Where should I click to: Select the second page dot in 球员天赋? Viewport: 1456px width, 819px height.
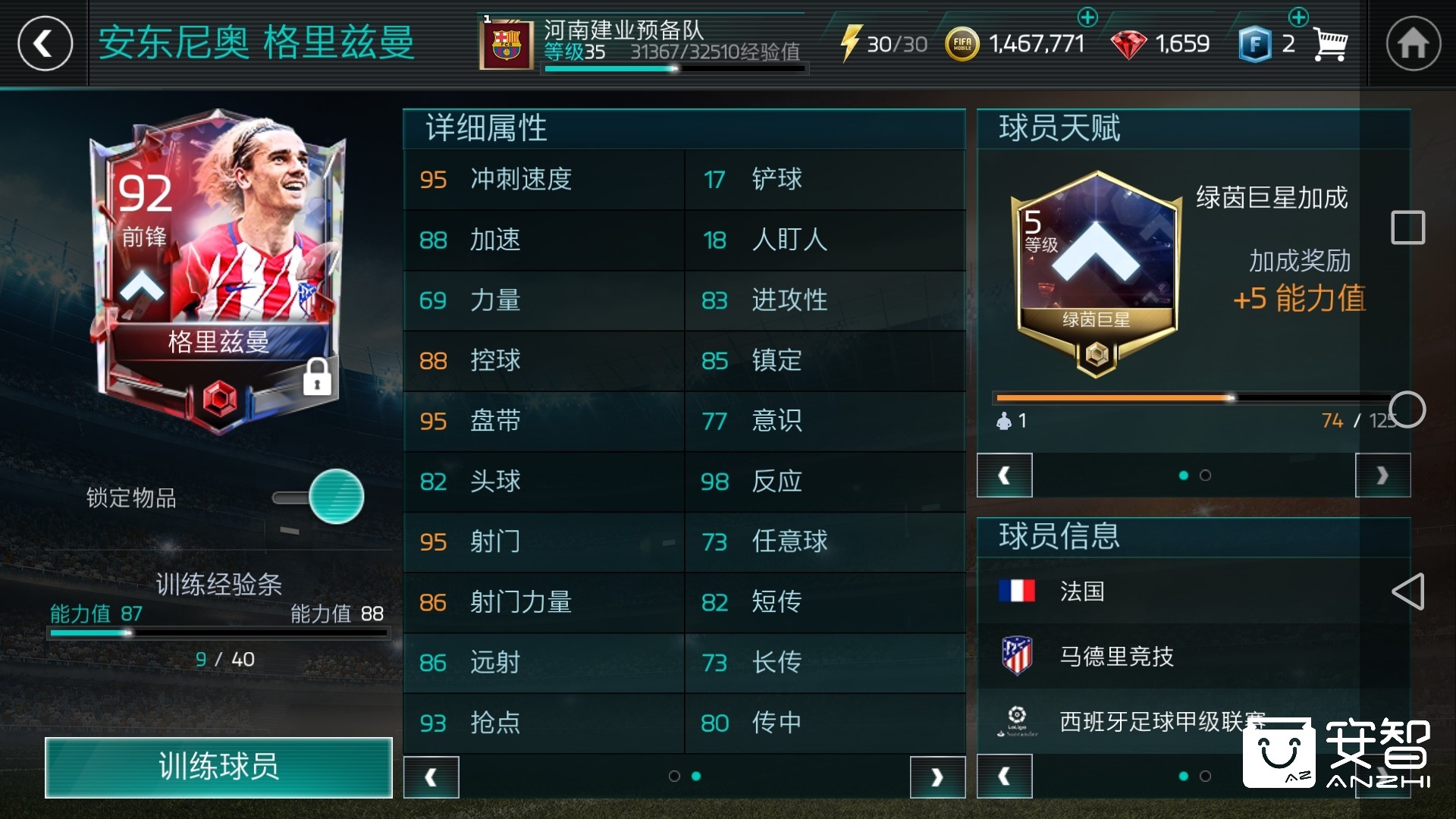1206,475
